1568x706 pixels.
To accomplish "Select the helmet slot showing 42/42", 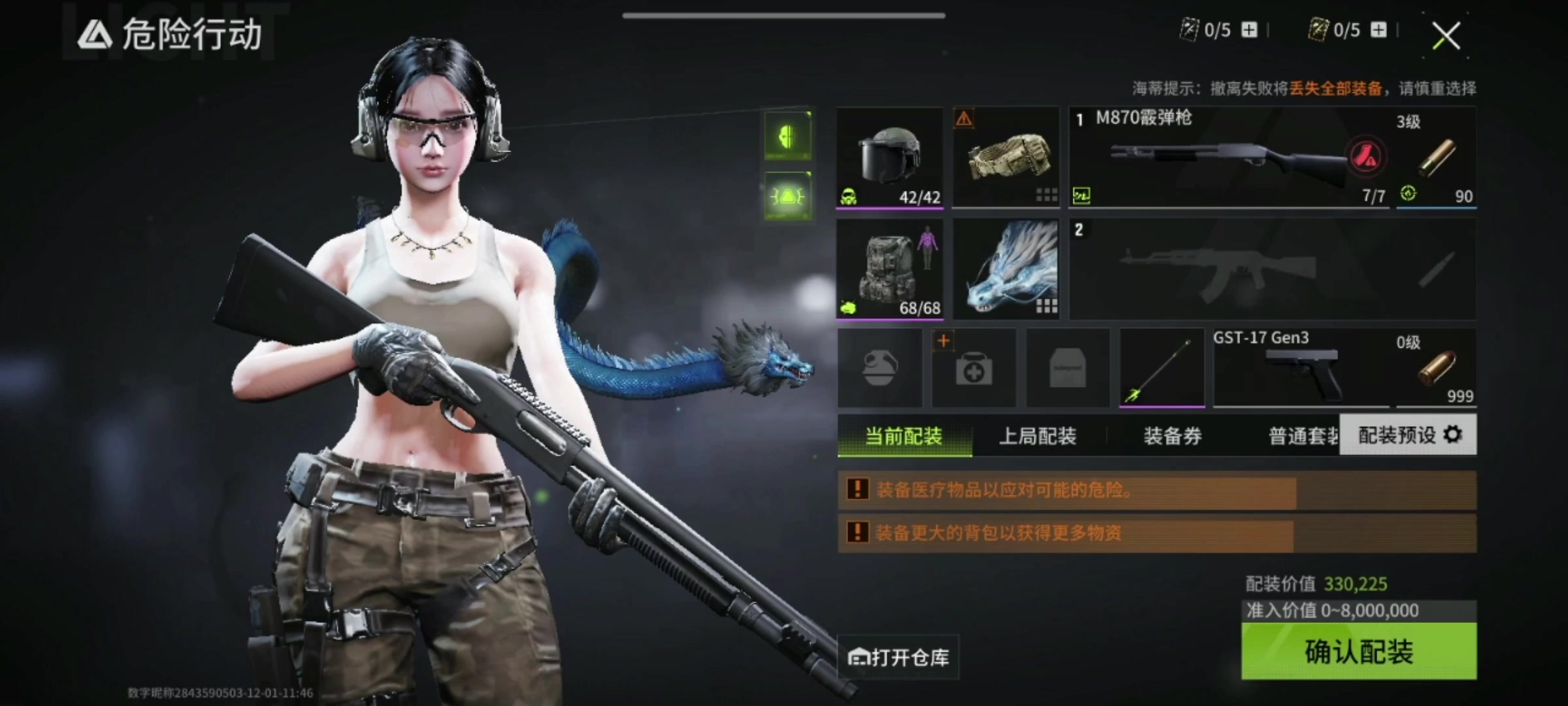I will [x=889, y=158].
